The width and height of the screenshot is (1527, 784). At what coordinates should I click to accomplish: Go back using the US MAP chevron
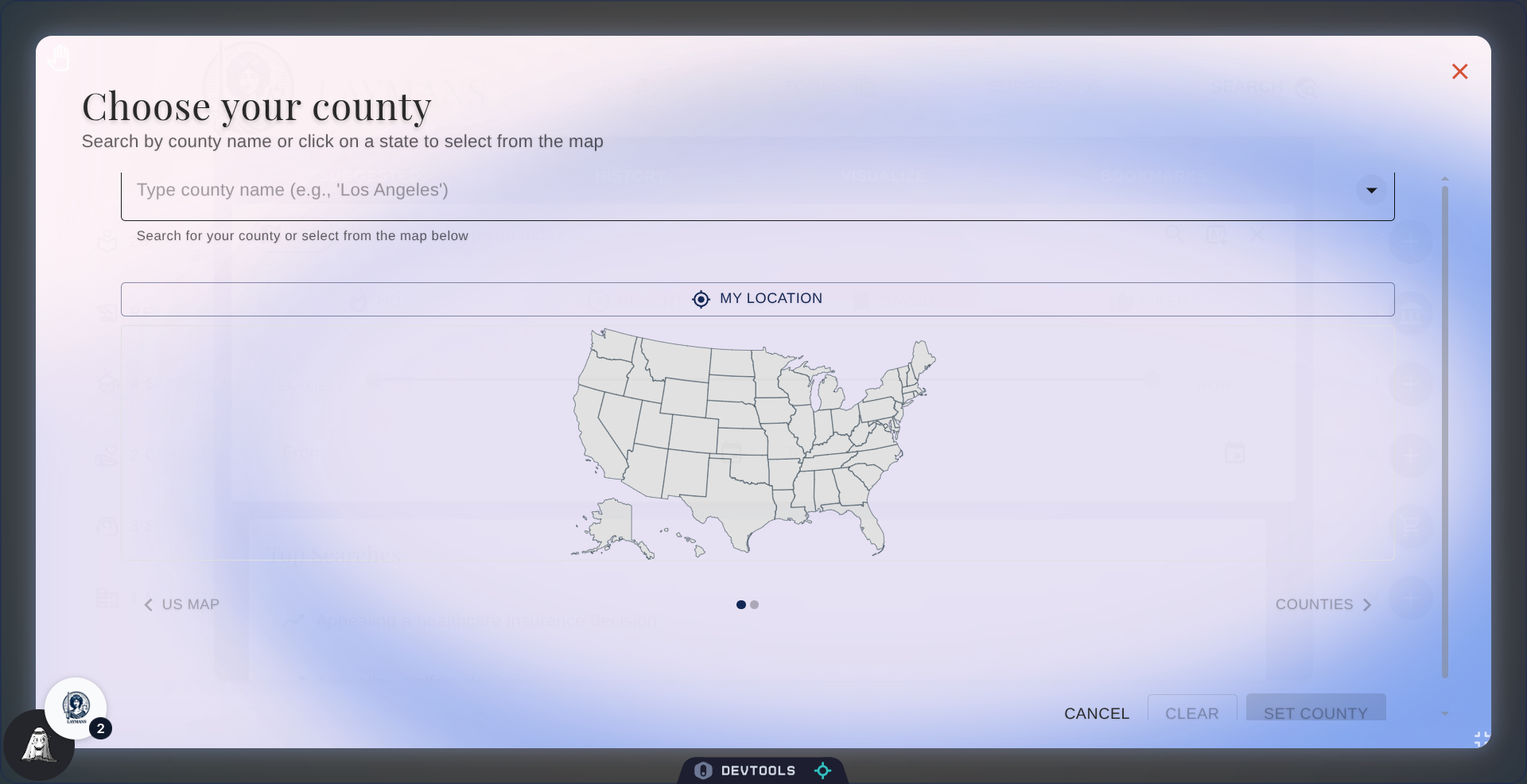pyautogui.click(x=148, y=604)
